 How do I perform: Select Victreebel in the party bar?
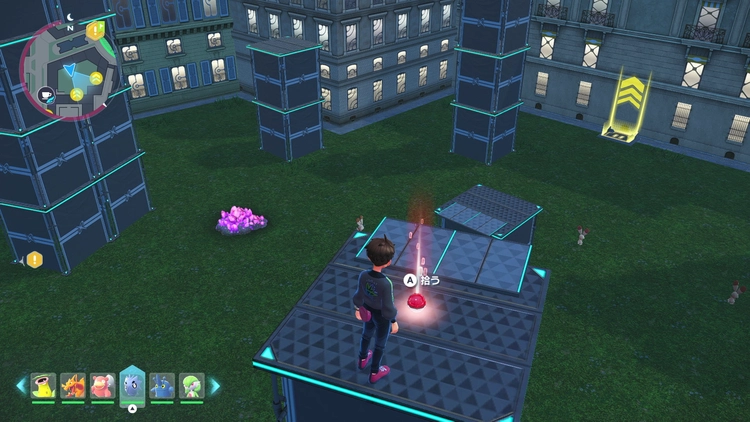click(x=43, y=385)
